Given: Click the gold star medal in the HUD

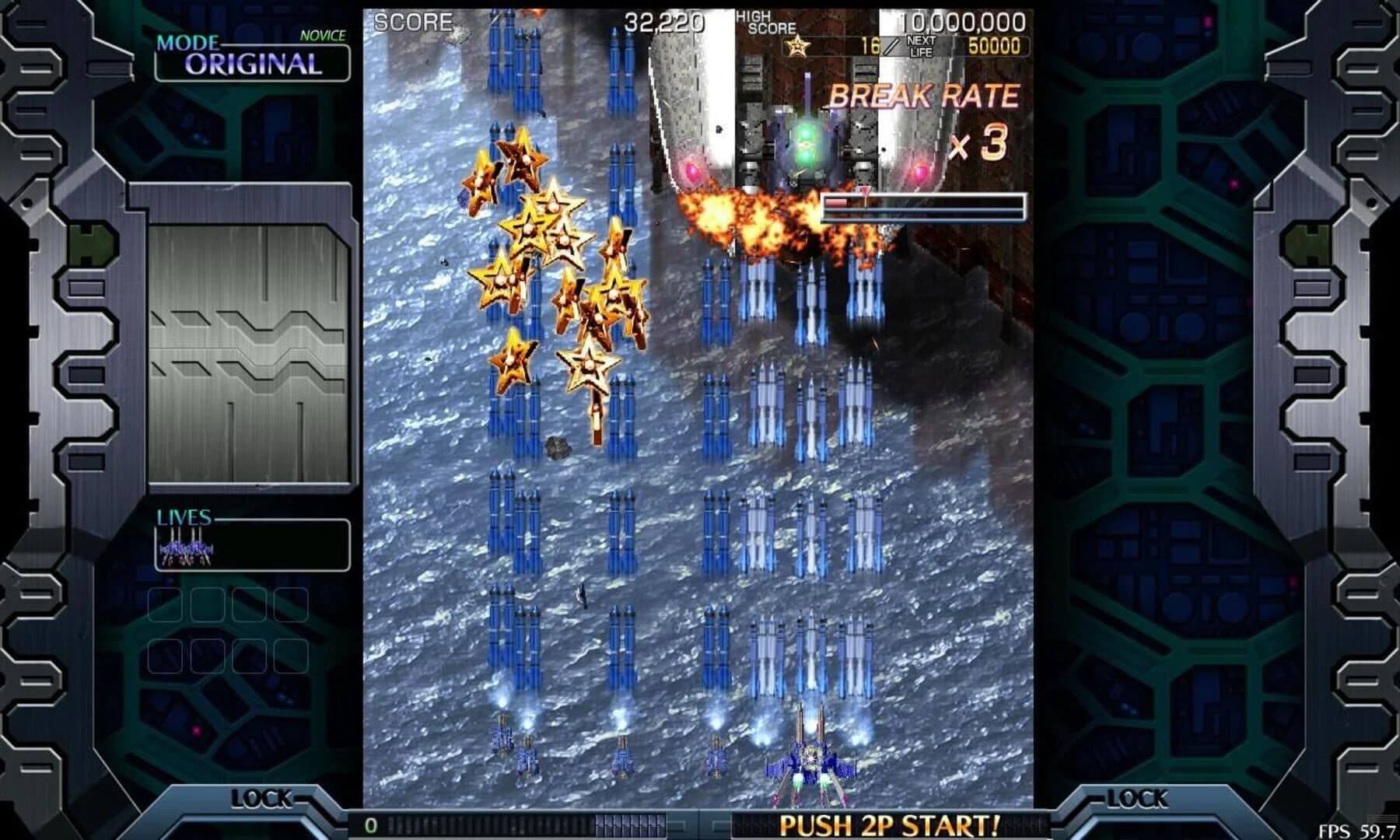Looking at the screenshot, I should (796, 48).
